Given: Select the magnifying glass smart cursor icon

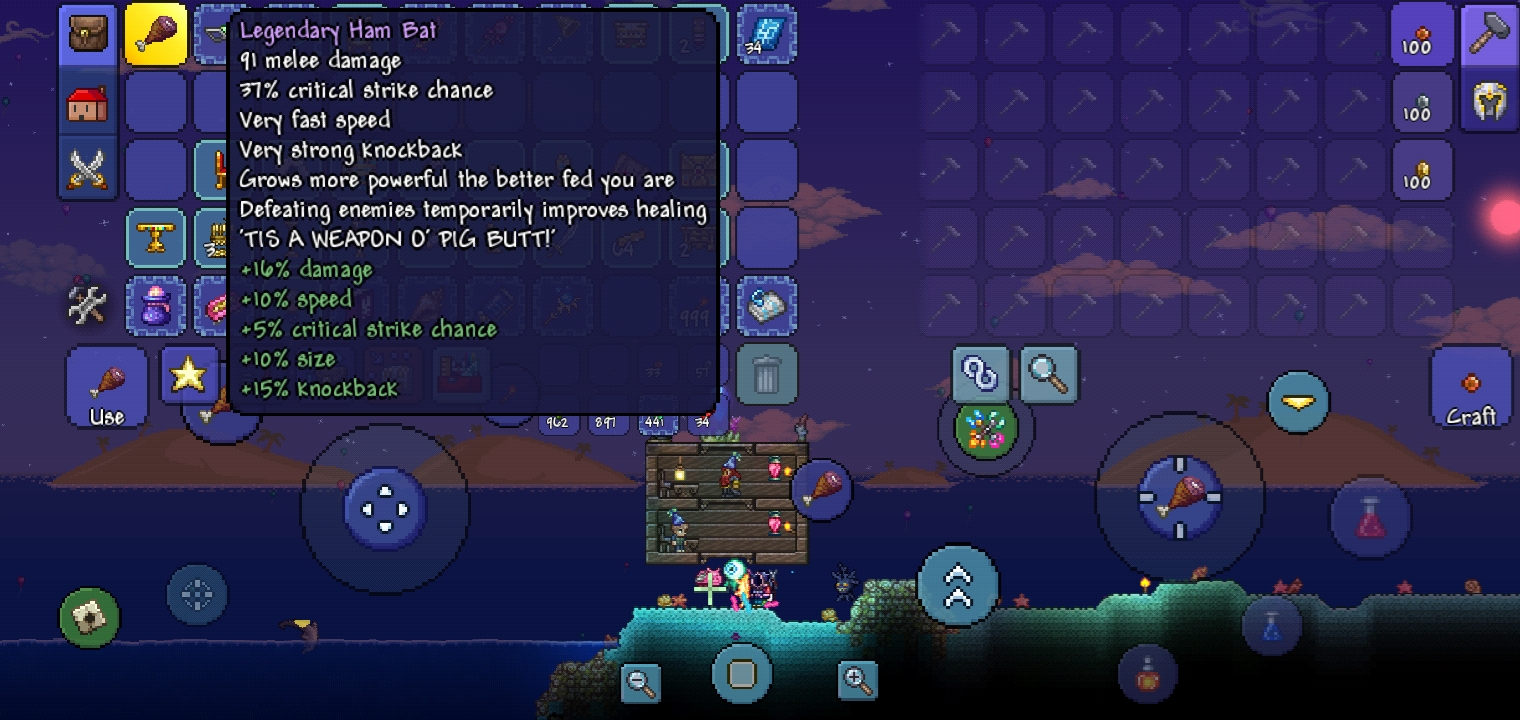Looking at the screenshot, I should [1048, 375].
